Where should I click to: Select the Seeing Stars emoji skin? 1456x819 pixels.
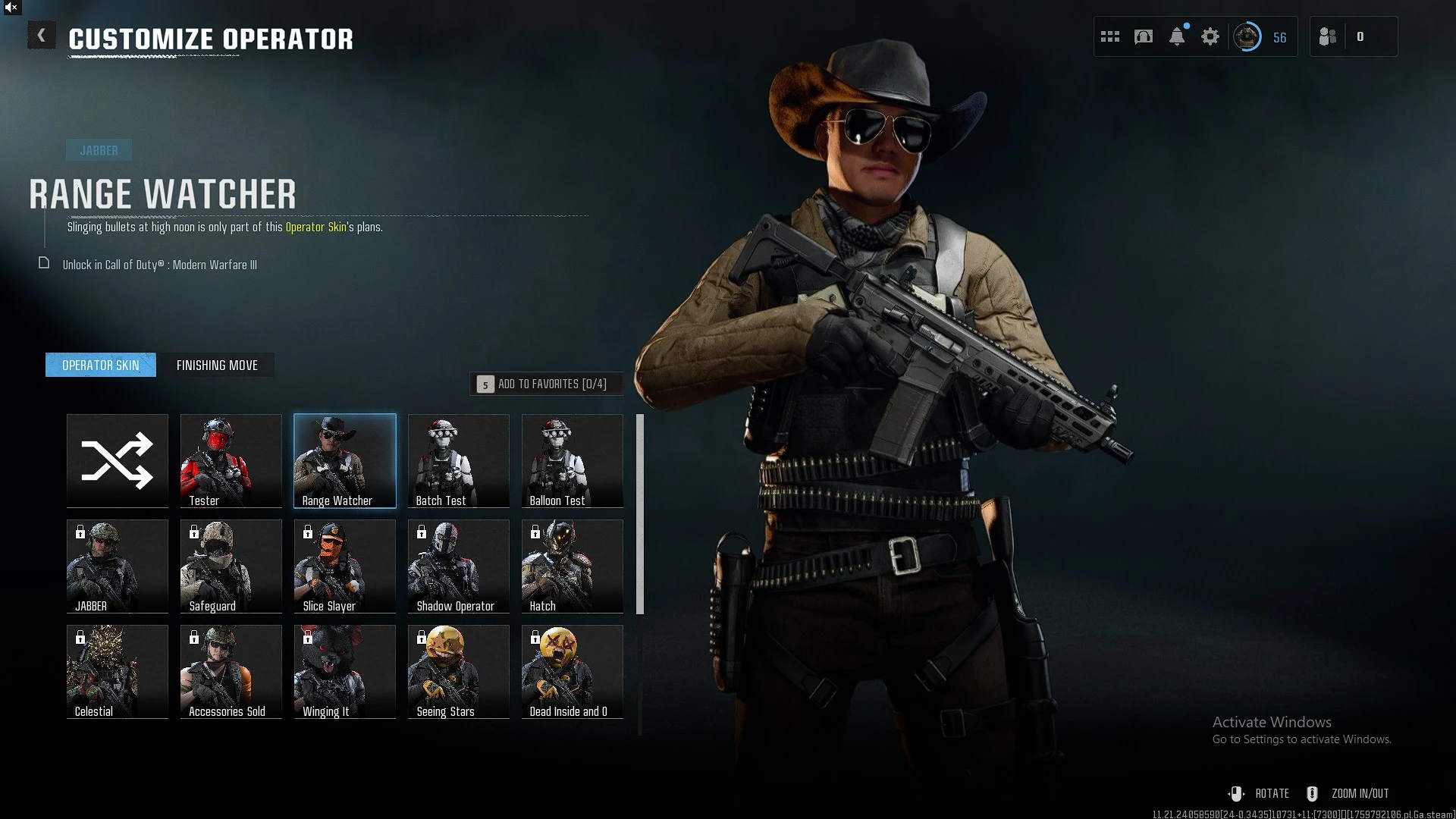tap(459, 671)
